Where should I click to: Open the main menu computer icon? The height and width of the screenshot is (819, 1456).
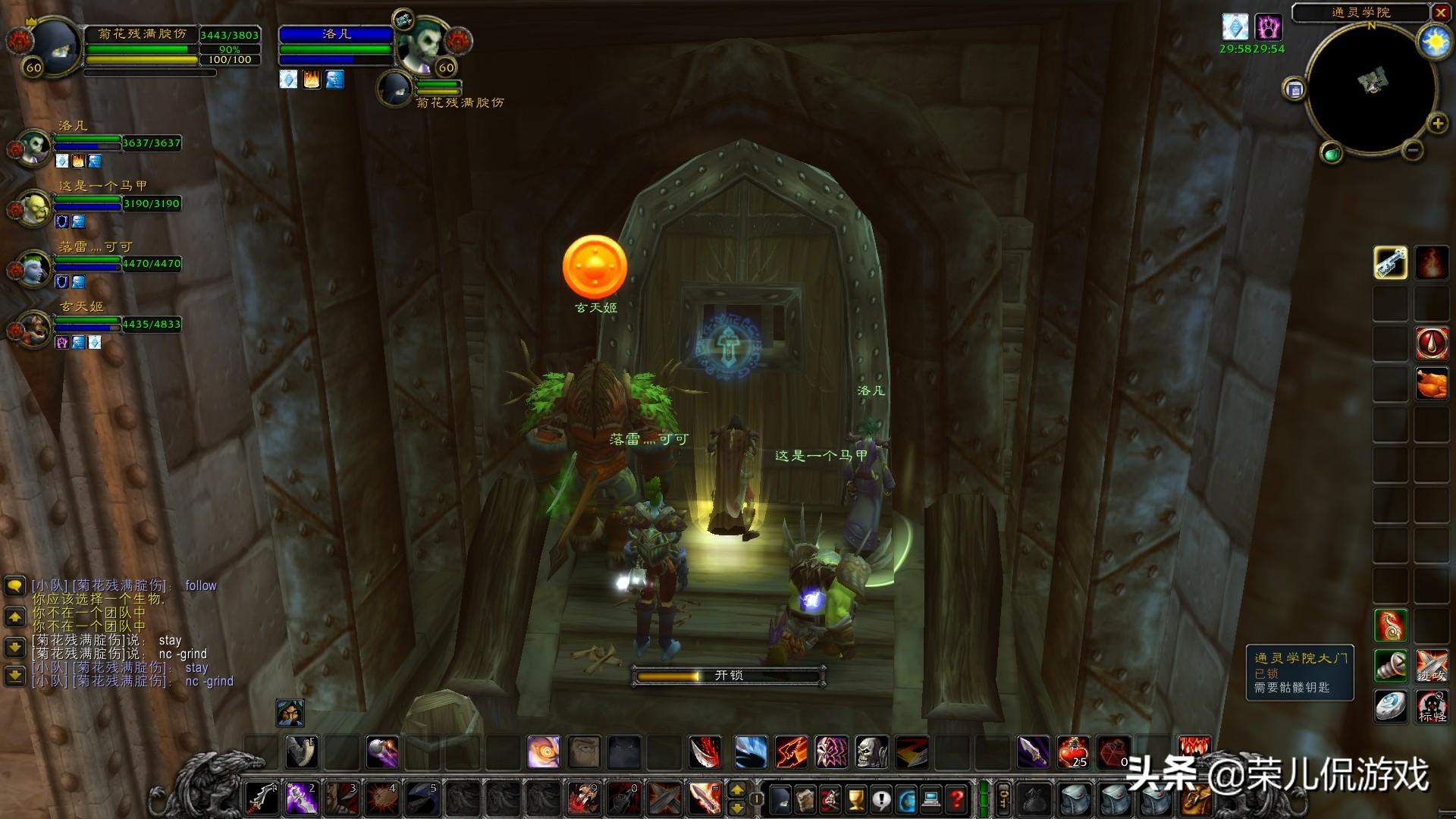pos(932,799)
